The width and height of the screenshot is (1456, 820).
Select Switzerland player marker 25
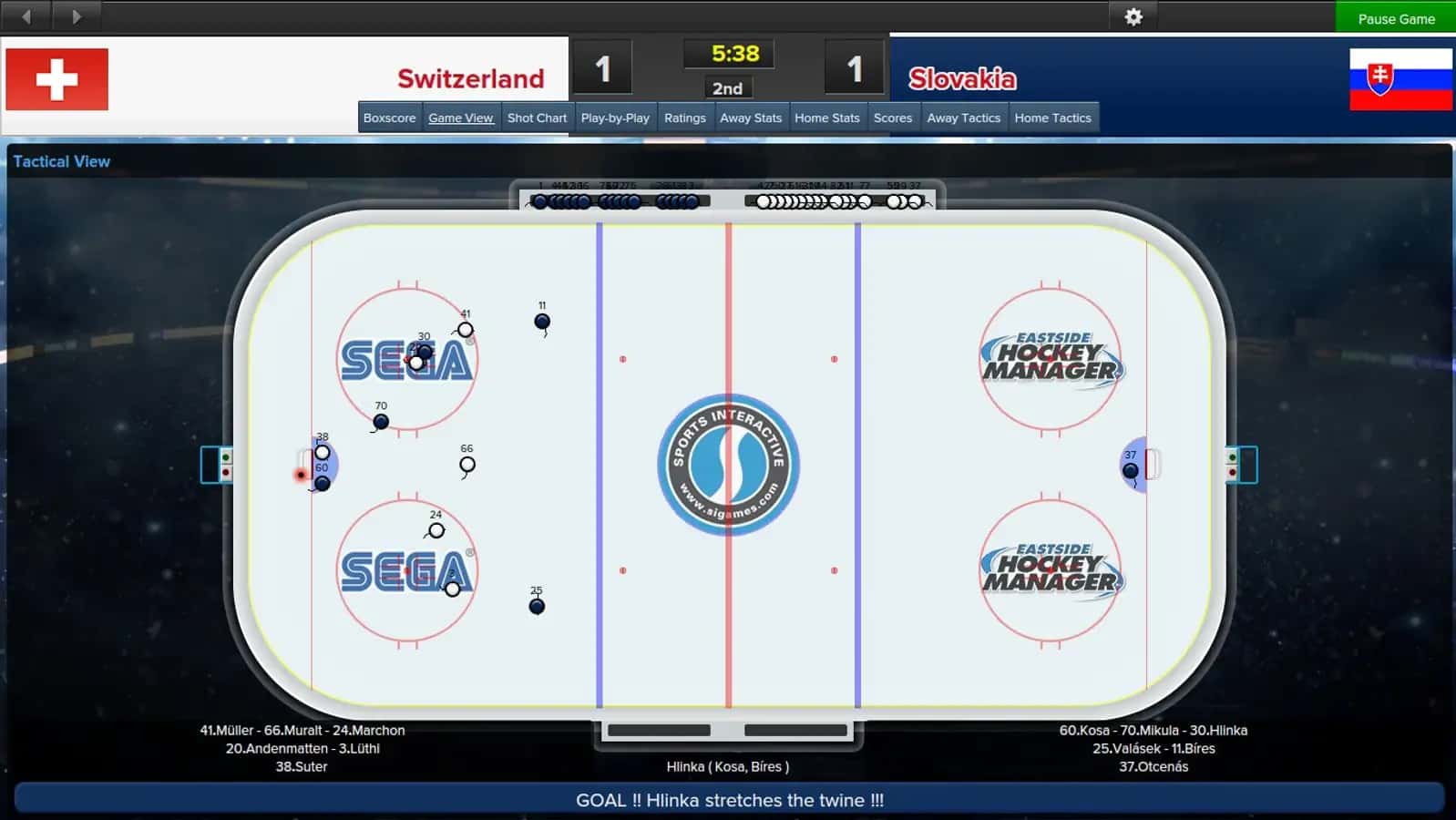click(x=537, y=605)
